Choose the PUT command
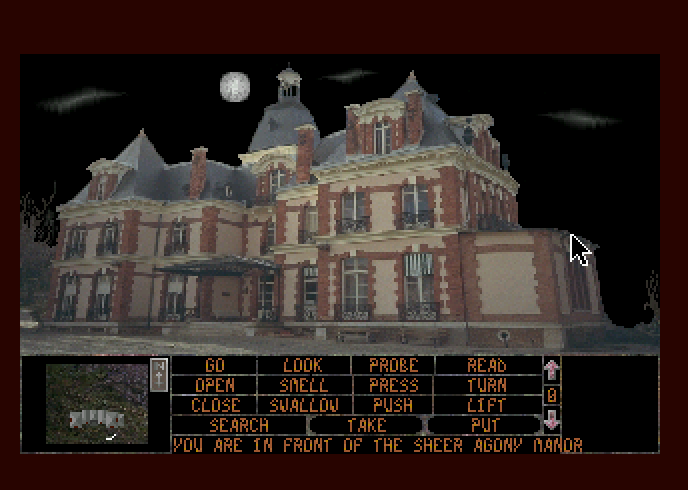Image resolution: width=688 pixels, height=490 pixels. (x=485, y=425)
